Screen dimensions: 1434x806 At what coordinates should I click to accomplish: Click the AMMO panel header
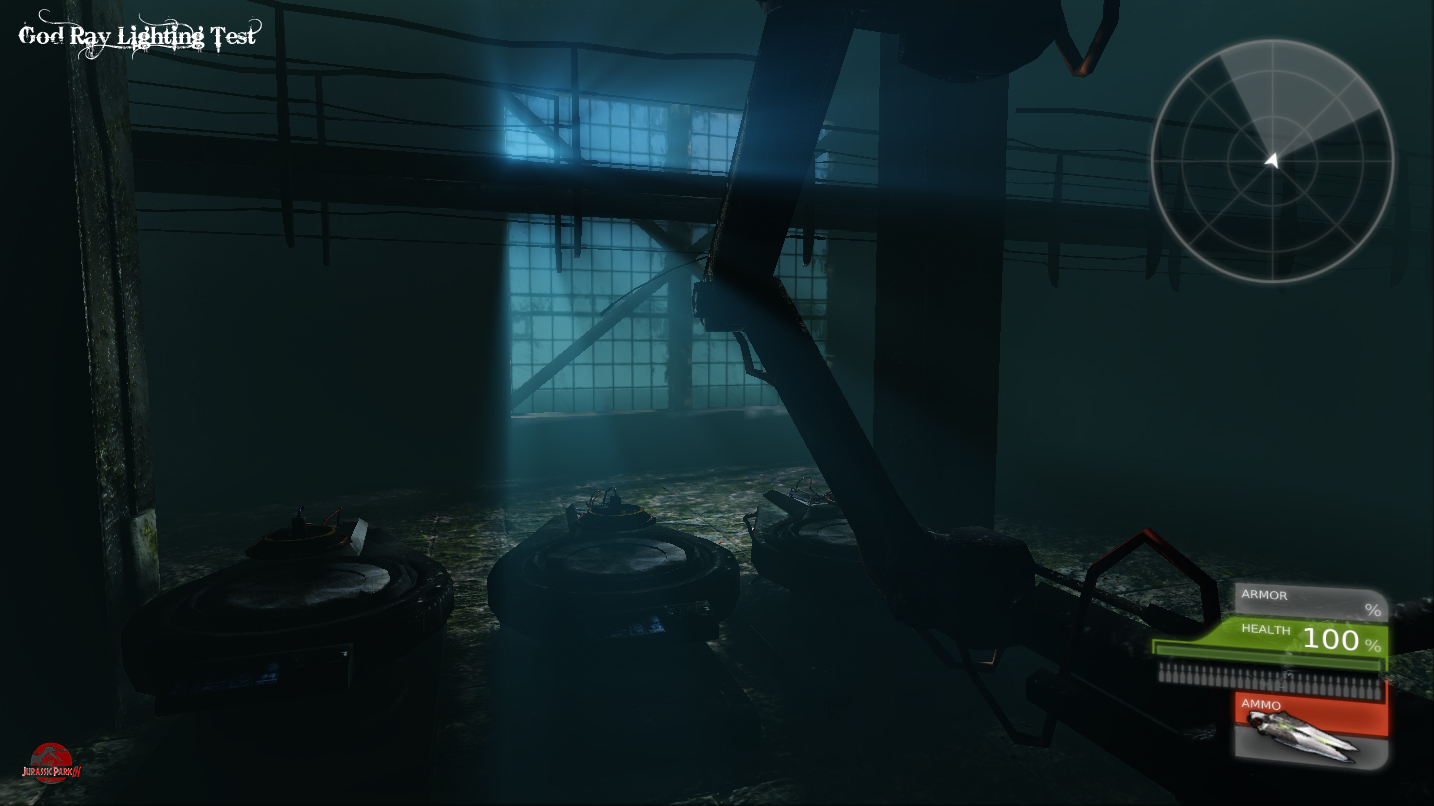[x=1262, y=705]
